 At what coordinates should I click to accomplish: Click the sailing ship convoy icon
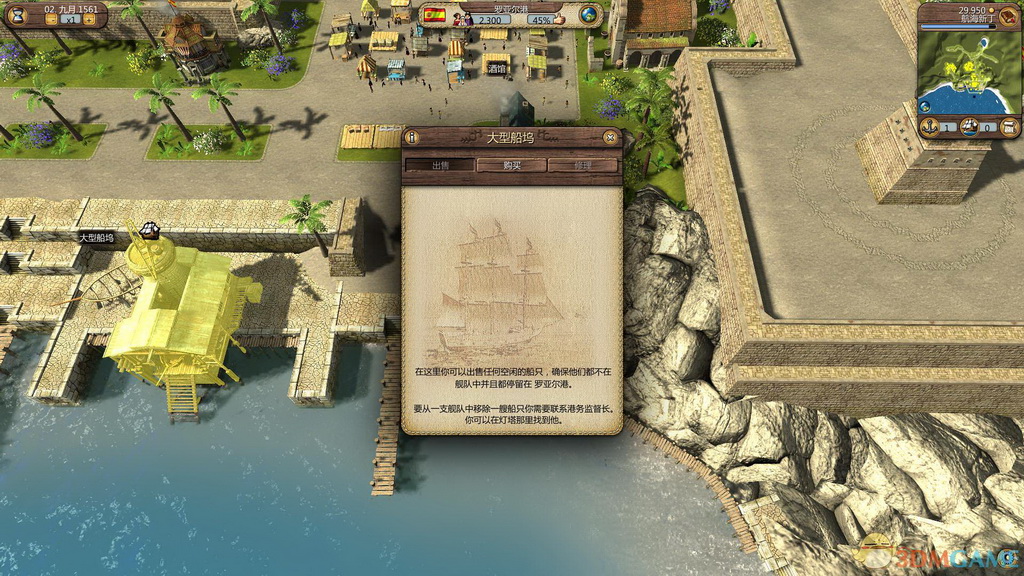[x=968, y=126]
